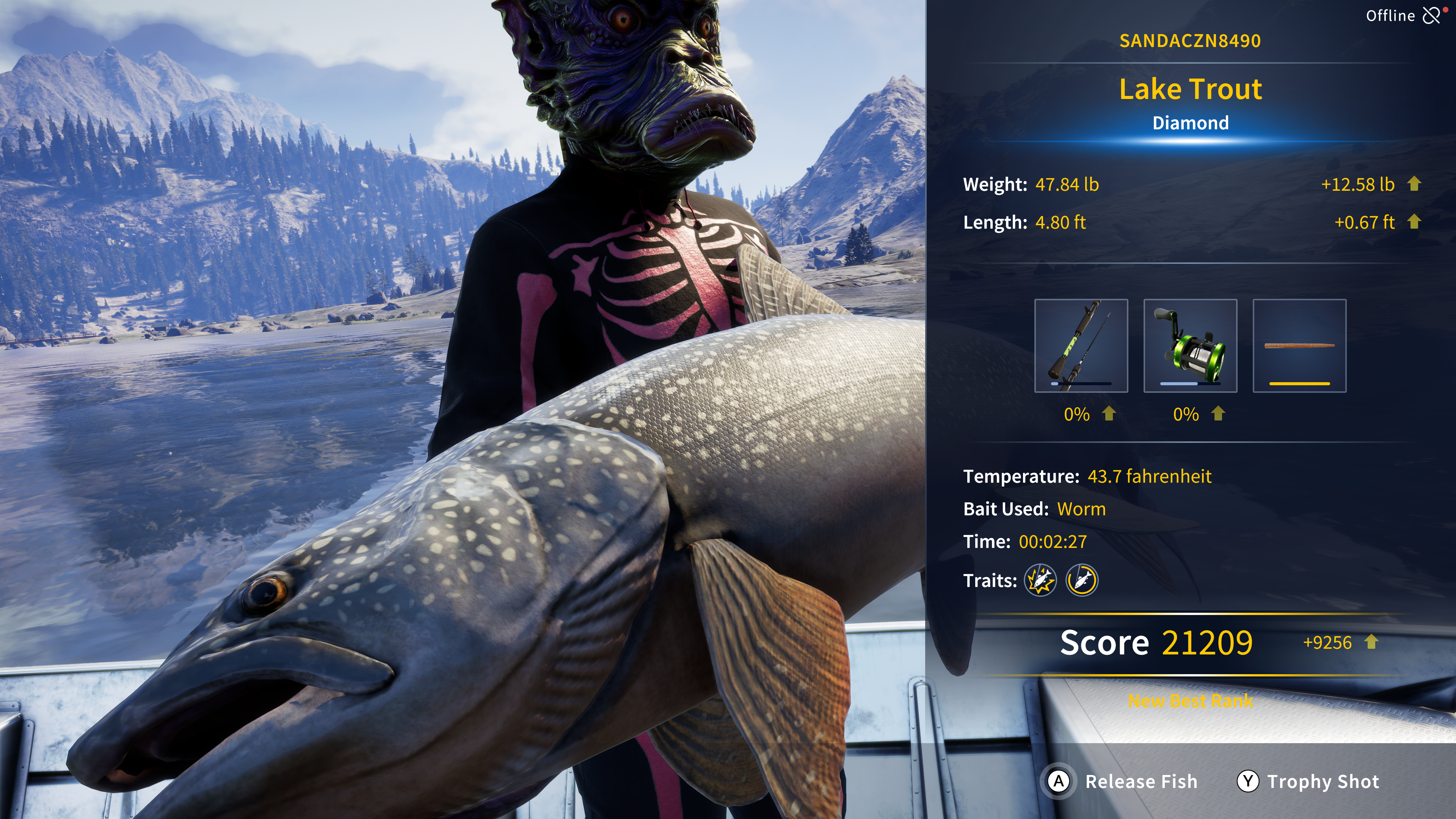Inspect the burst fish trait icon
Viewport: 1456px width, 819px height.
(x=1040, y=581)
